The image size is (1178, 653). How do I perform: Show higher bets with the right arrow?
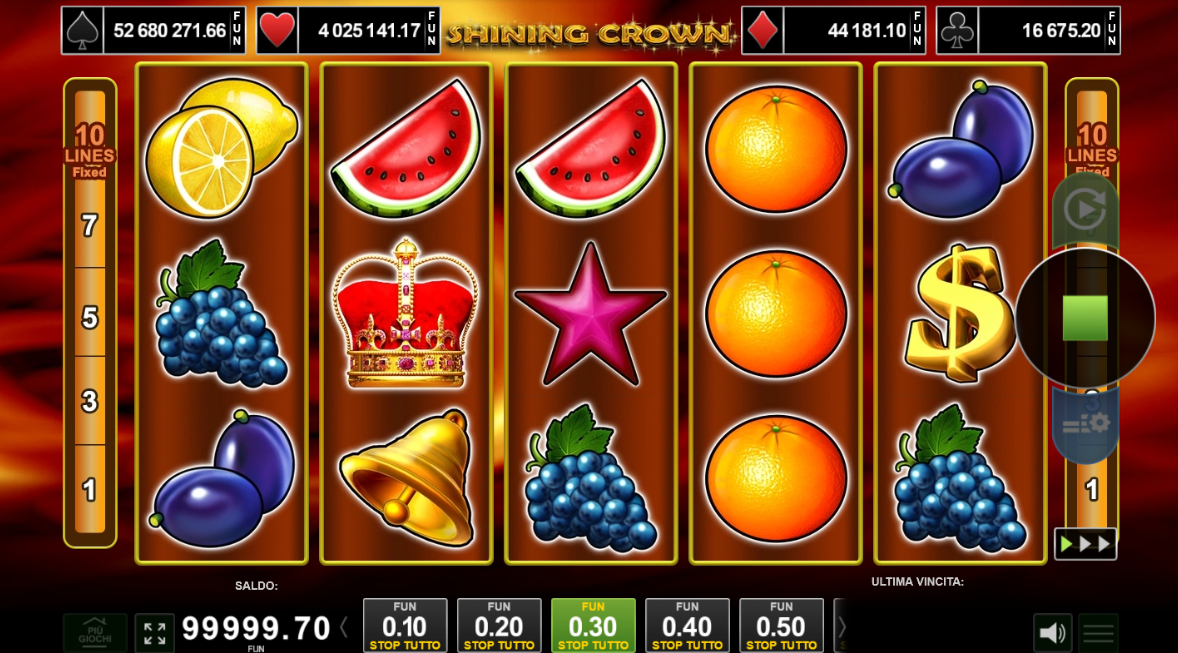(841, 626)
